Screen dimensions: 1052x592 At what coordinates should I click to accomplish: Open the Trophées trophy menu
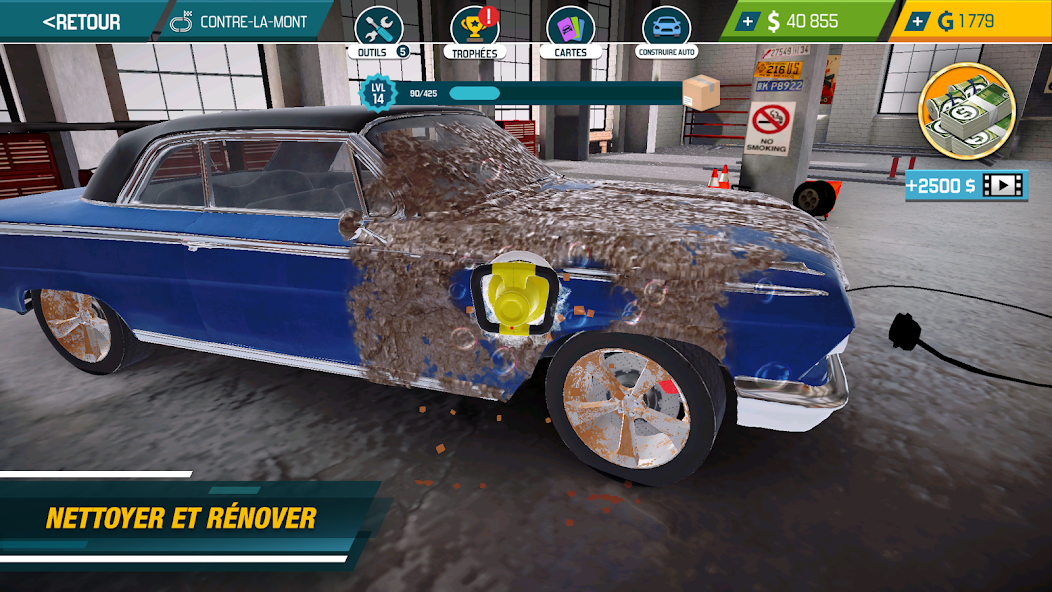point(474,31)
